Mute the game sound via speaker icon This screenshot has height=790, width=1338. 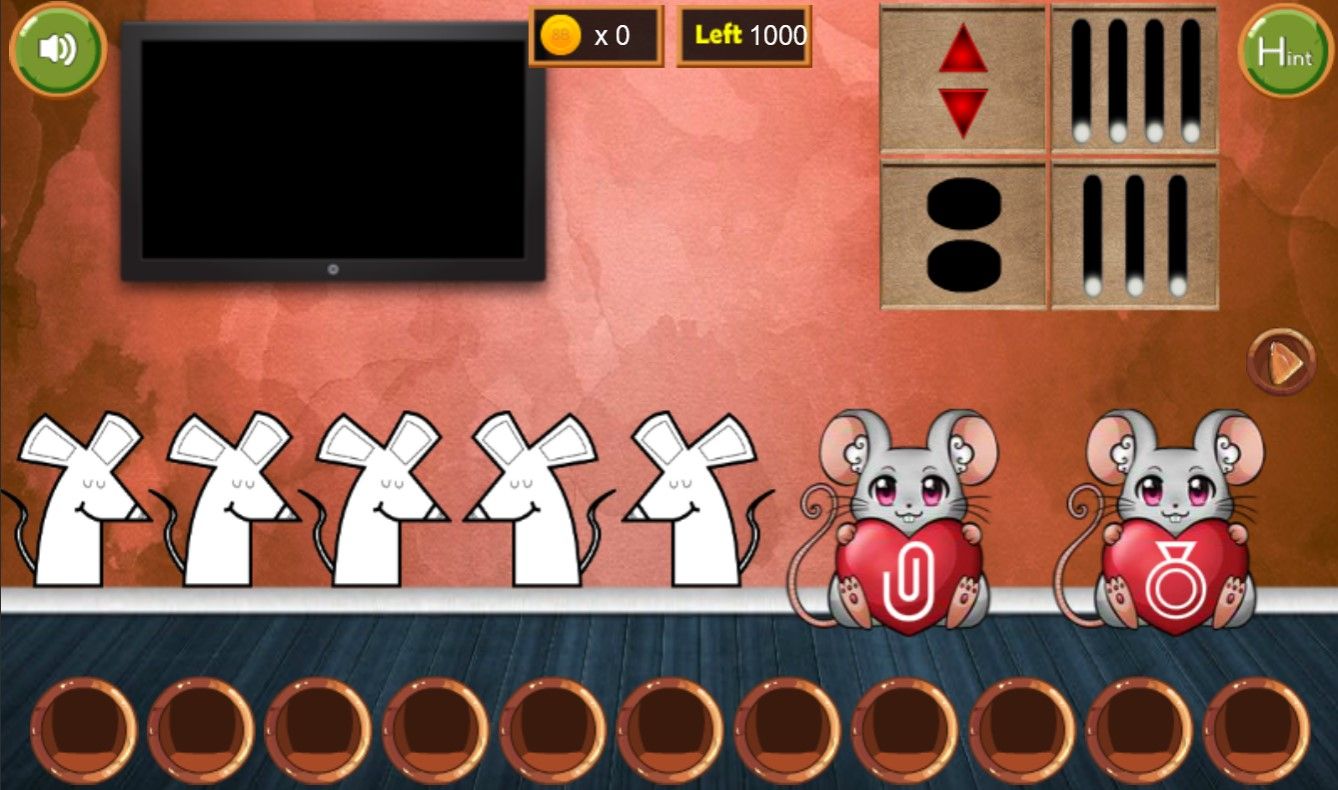[x=57, y=49]
